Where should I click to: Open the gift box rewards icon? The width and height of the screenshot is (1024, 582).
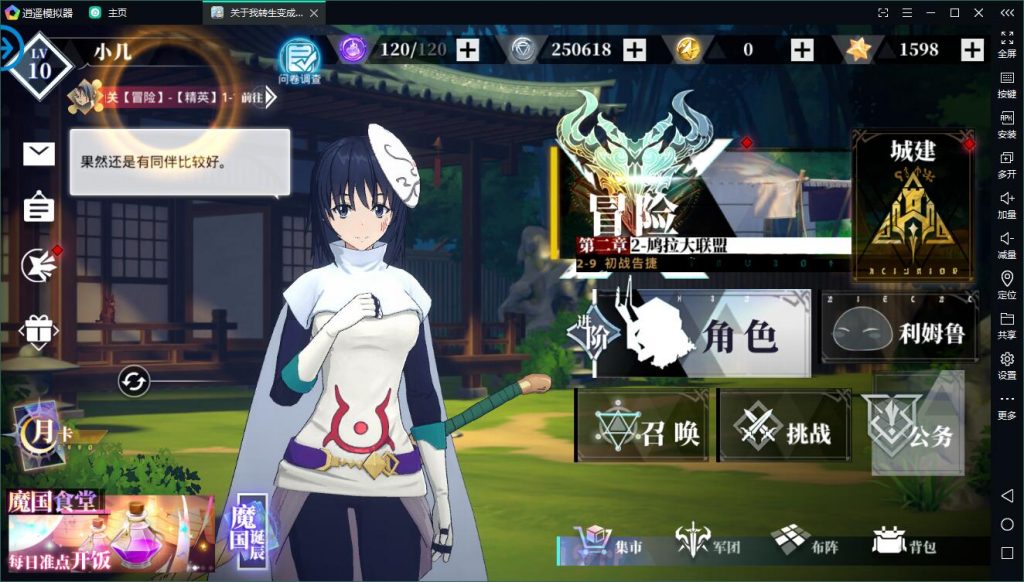pos(39,330)
